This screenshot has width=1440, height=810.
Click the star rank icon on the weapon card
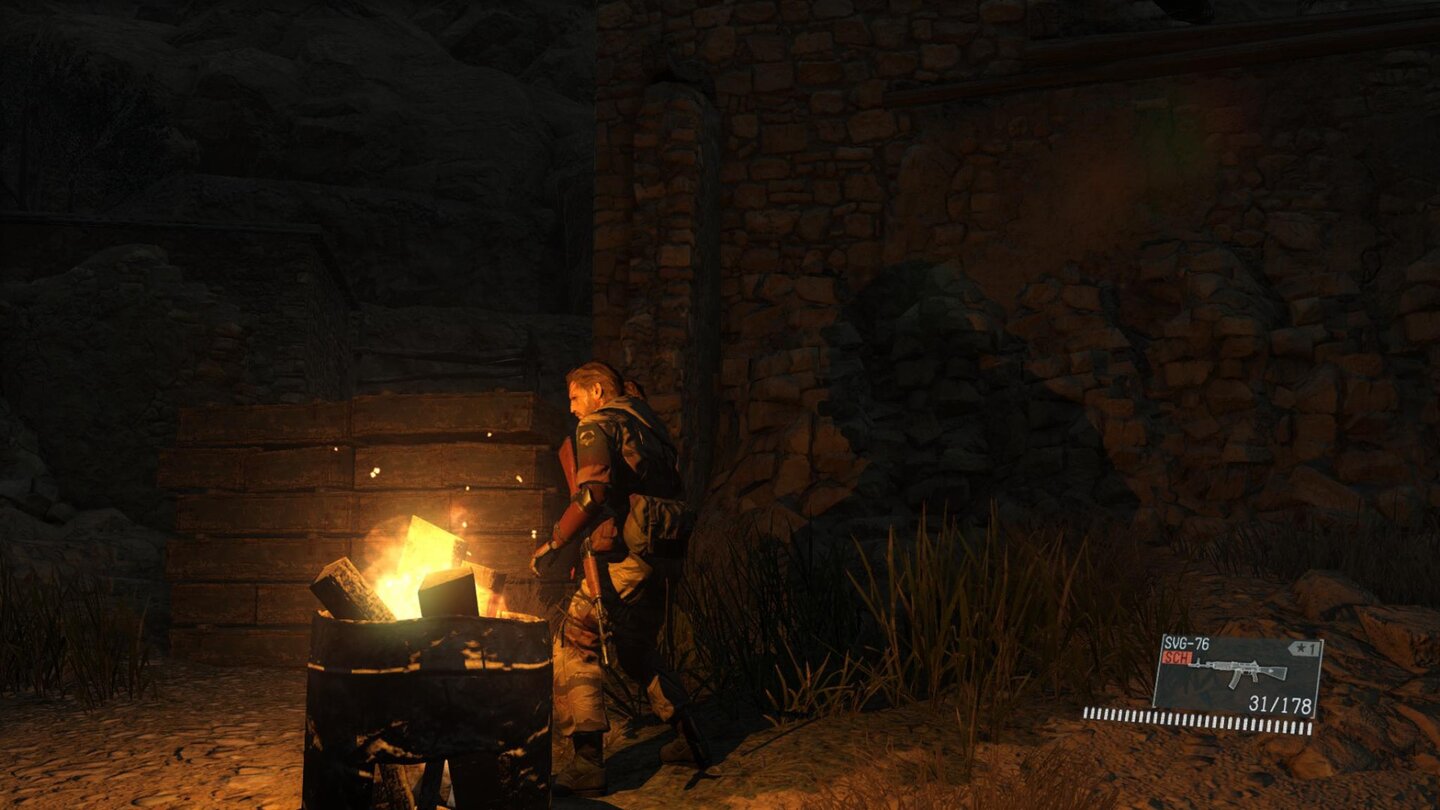[1300, 648]
